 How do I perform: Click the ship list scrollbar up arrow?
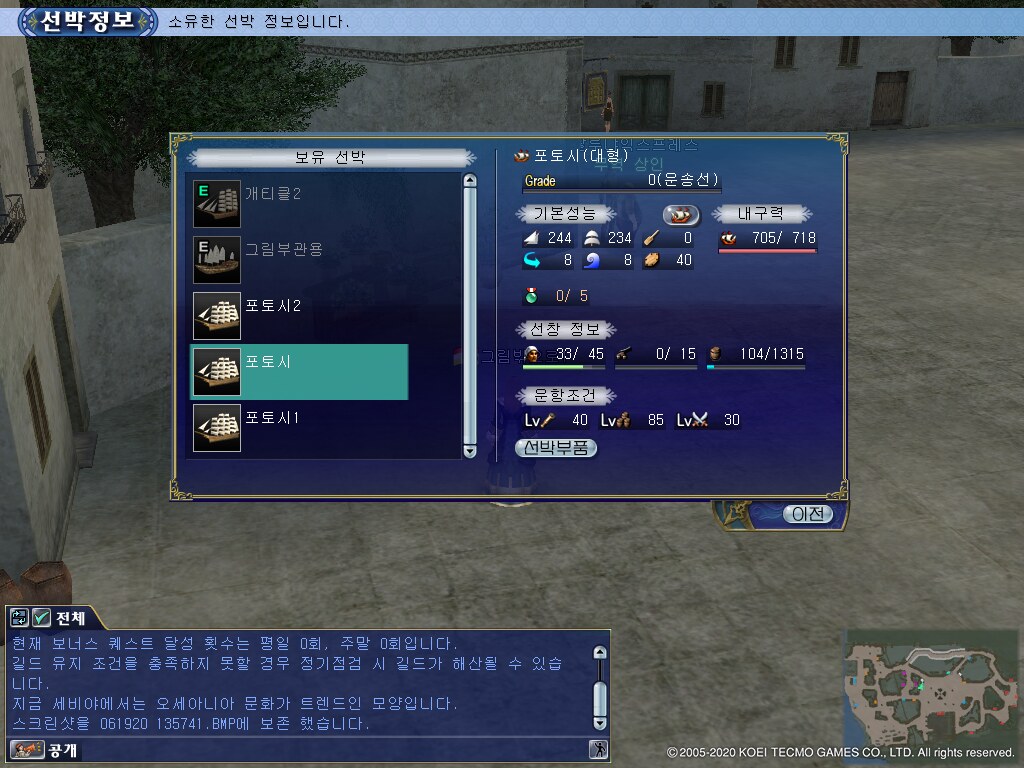(x=470, y=181)
